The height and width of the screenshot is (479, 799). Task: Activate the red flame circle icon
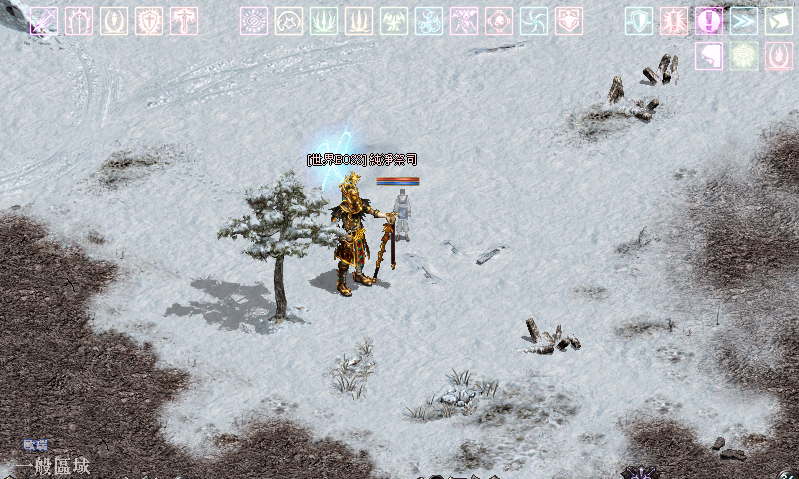[x=779, y=56]
